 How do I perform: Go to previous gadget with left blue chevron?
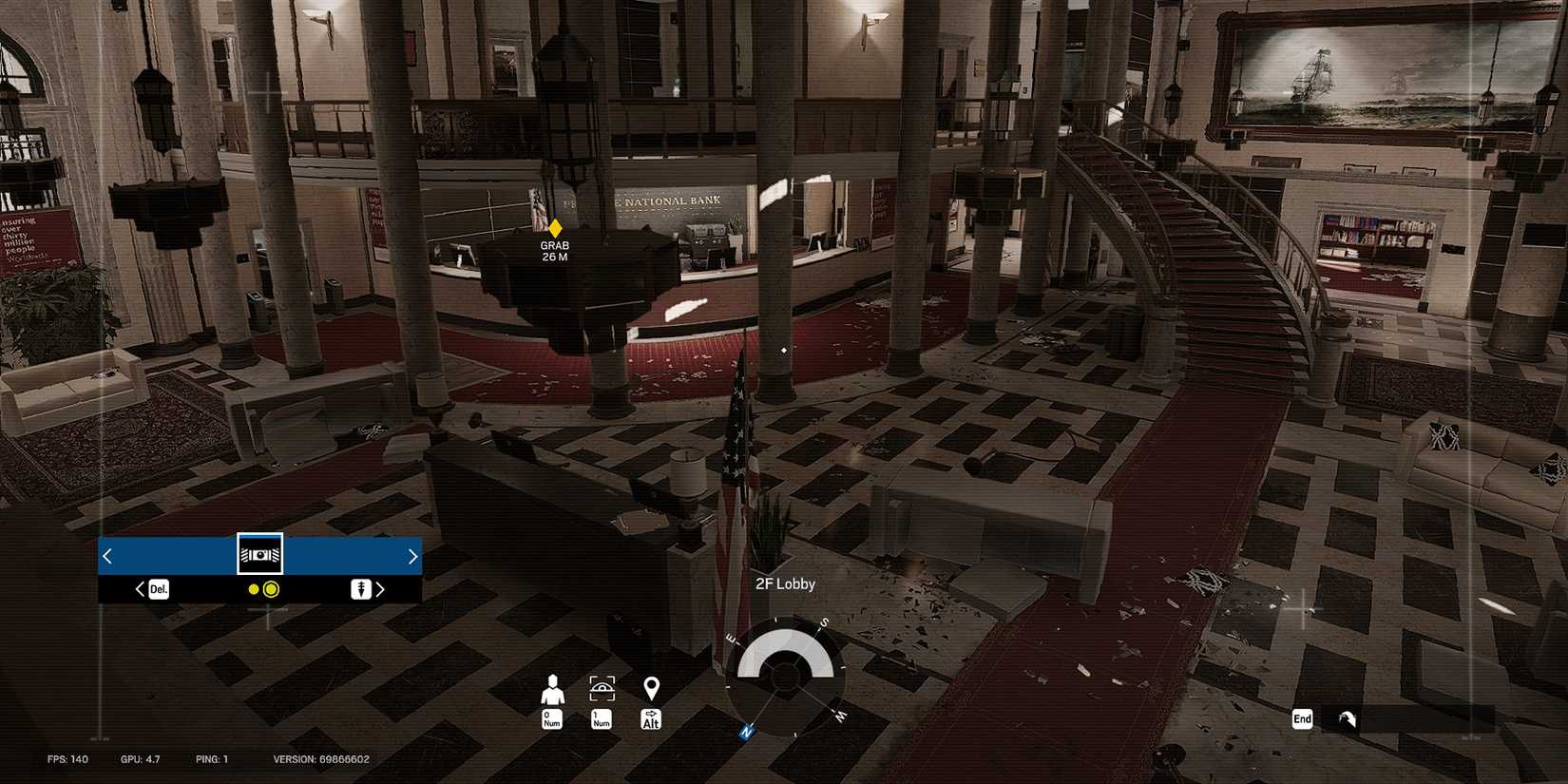(106, 555)
